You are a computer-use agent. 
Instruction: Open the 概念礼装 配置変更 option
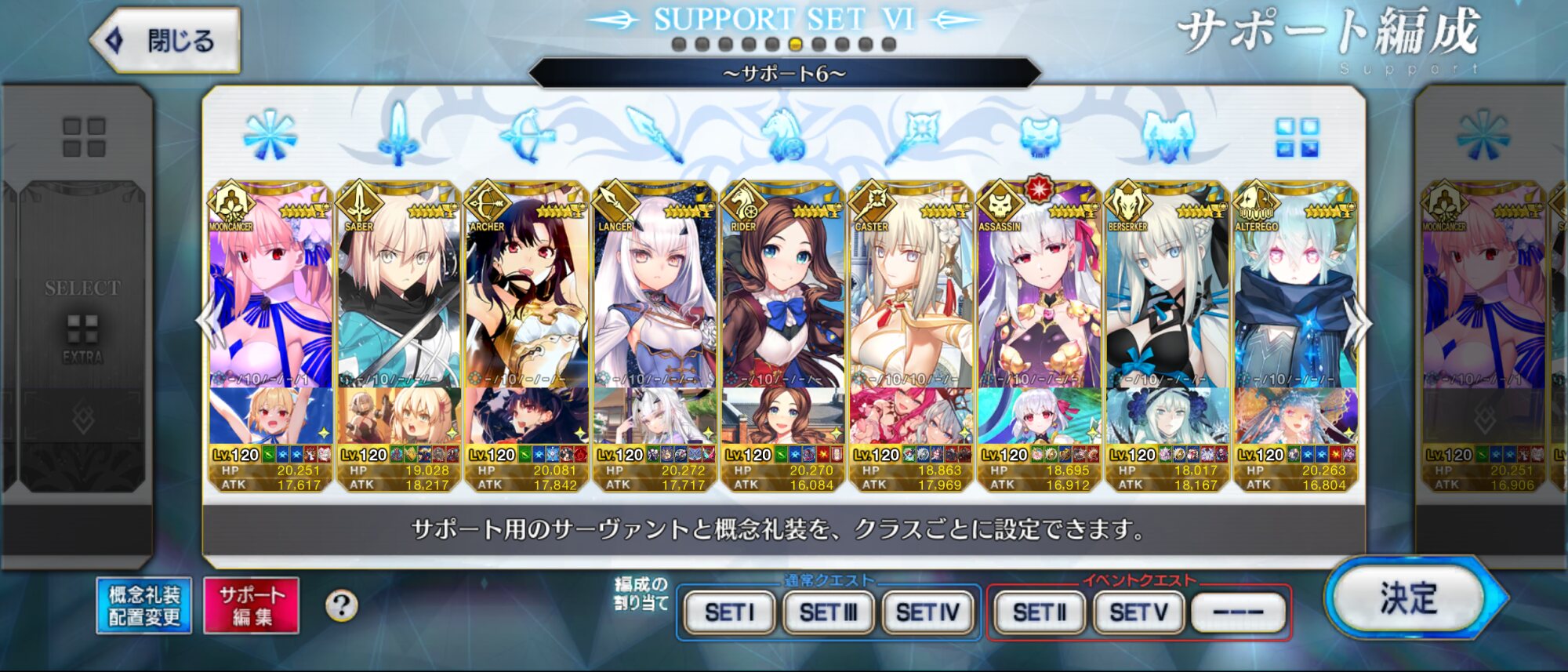pos(144,605)
